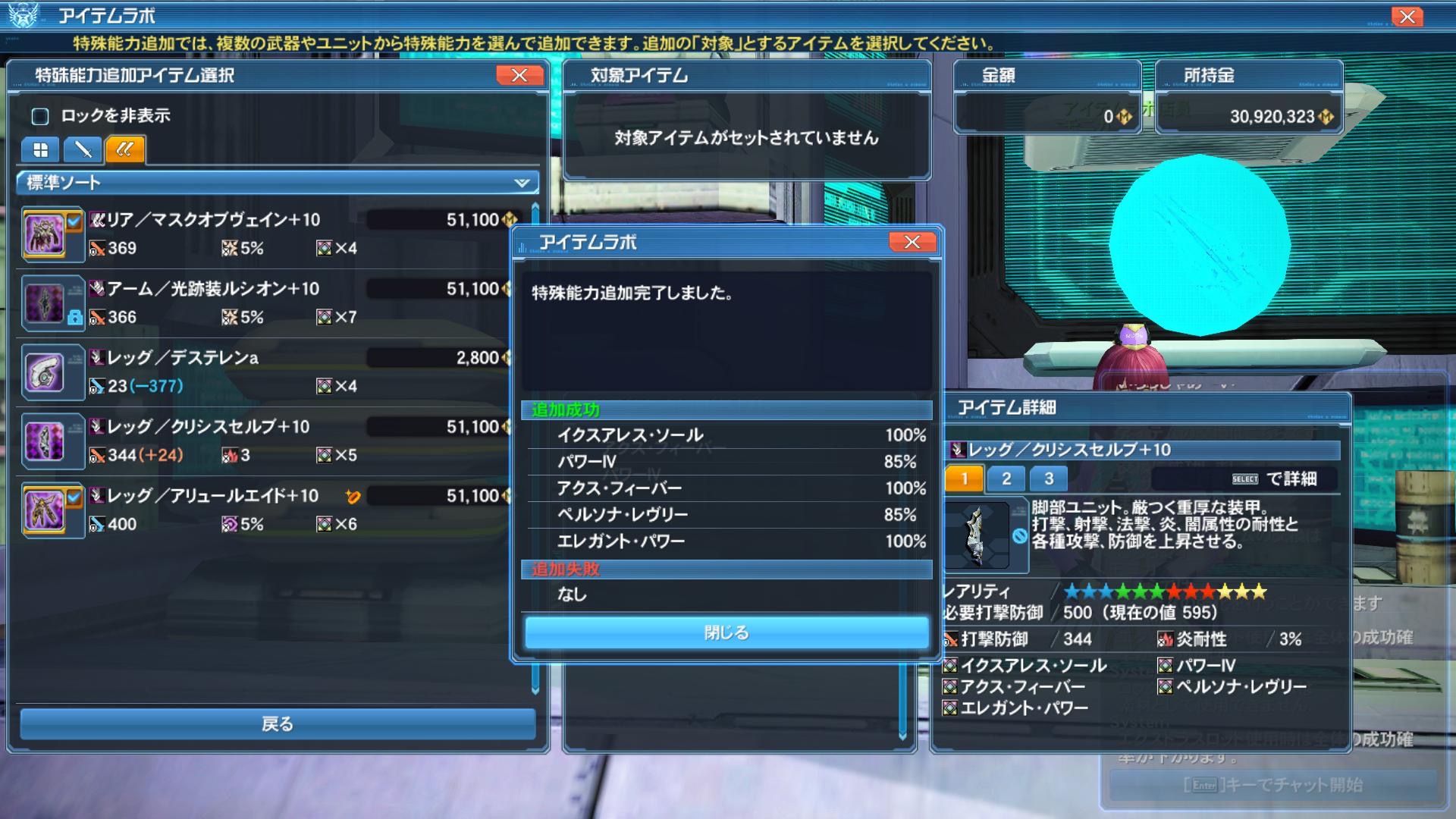Viewport: 1456px width, 819px height.
Task: Select the grid view filter tab icon
Action: (x=40, y=149)
